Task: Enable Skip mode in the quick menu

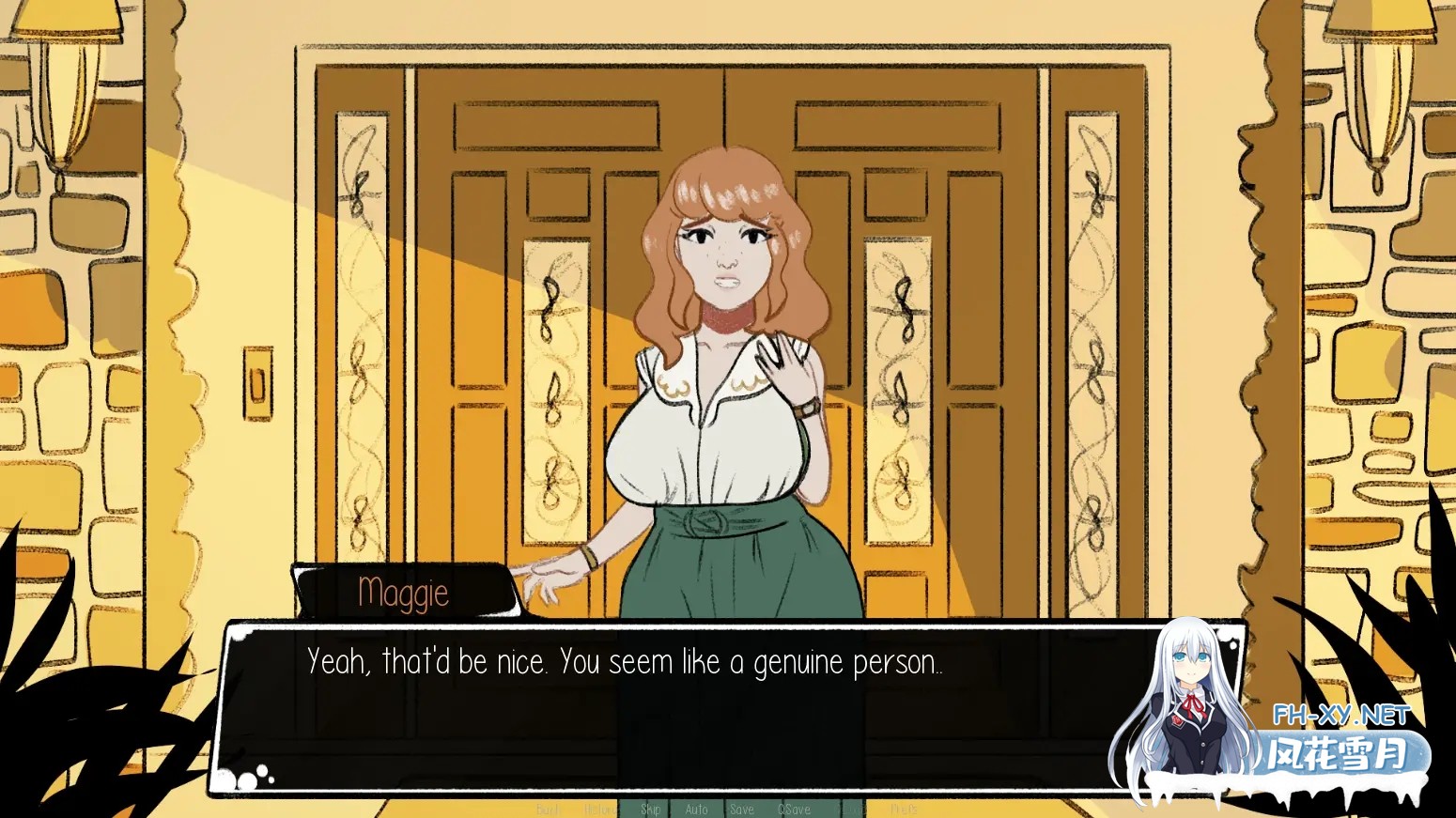Action: tap(651, 809)
